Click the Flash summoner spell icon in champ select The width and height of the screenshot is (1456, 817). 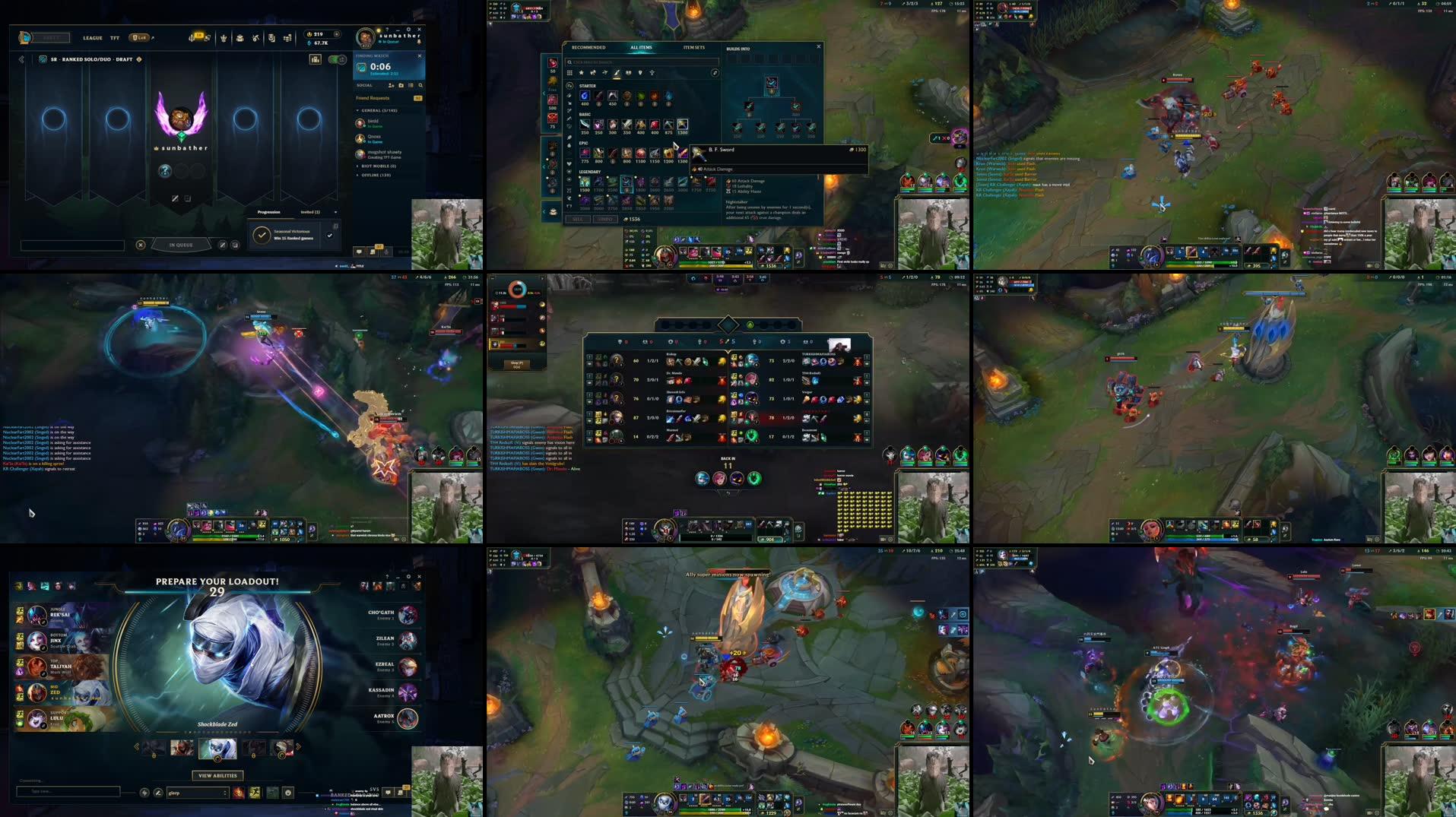(255, 793)
